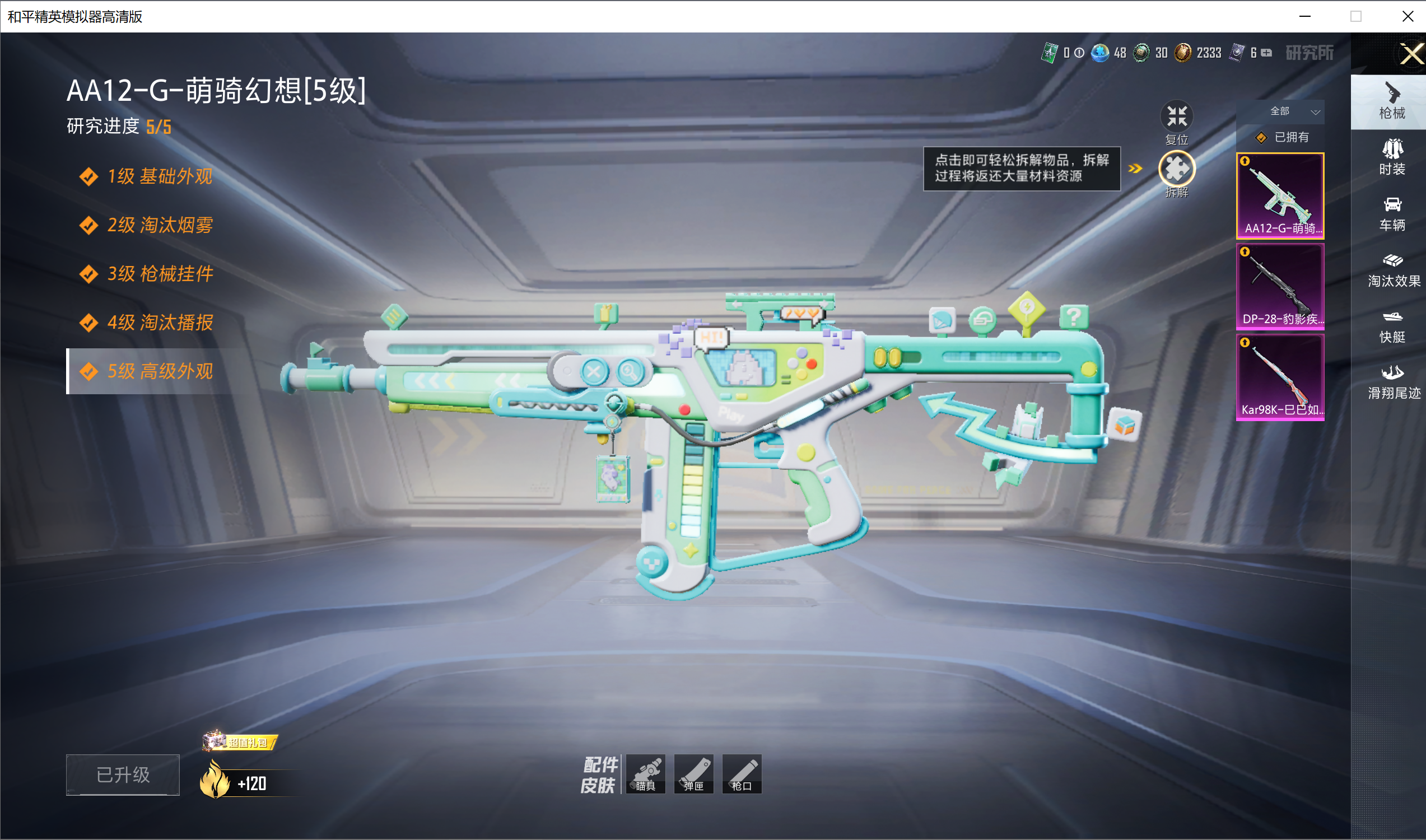Choose the 枪口 attachment skin slot
This screenshot has height=840, width=1426.
[742, 774]
